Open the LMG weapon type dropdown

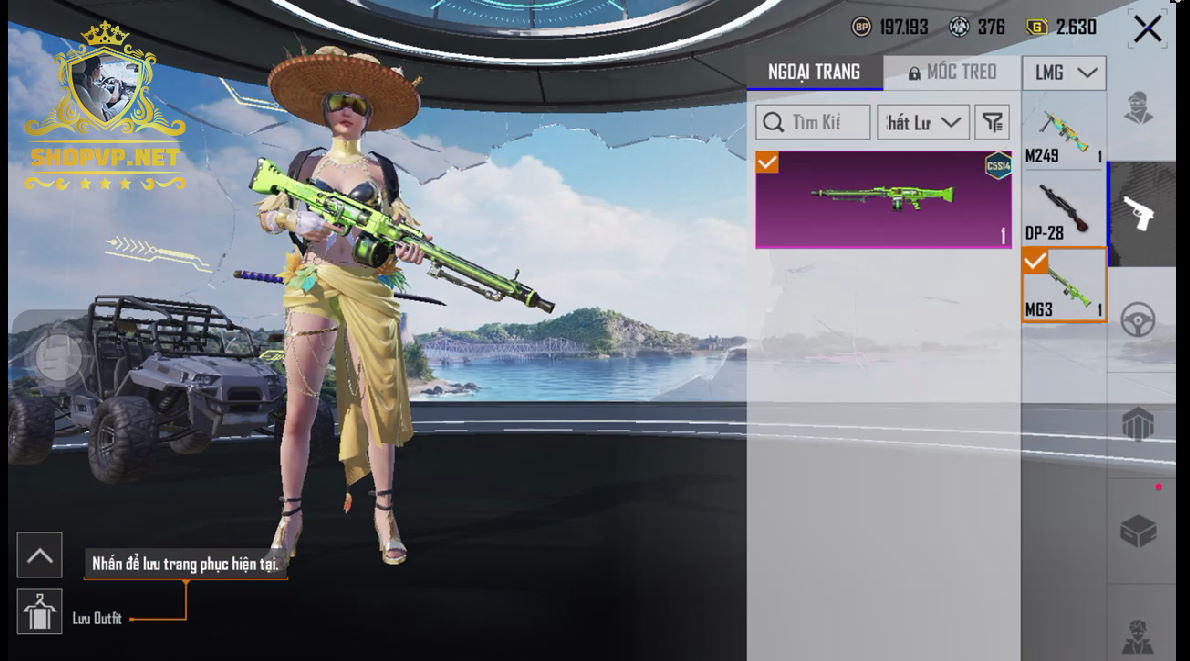[x=1064, y=72]
